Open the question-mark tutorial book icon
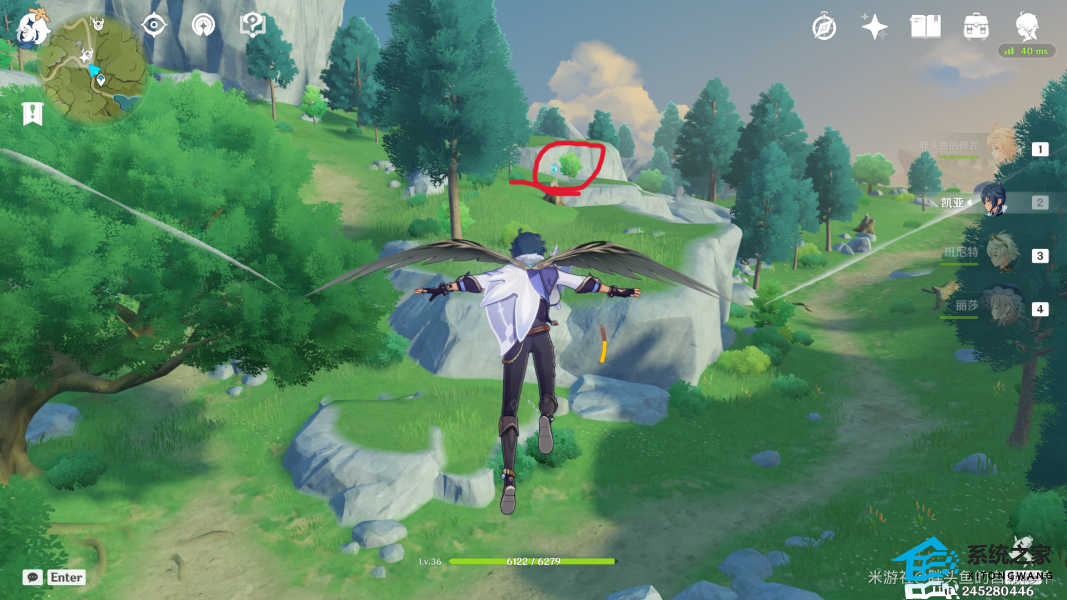This screenshot has height=600, width=1067. point(253,25)
